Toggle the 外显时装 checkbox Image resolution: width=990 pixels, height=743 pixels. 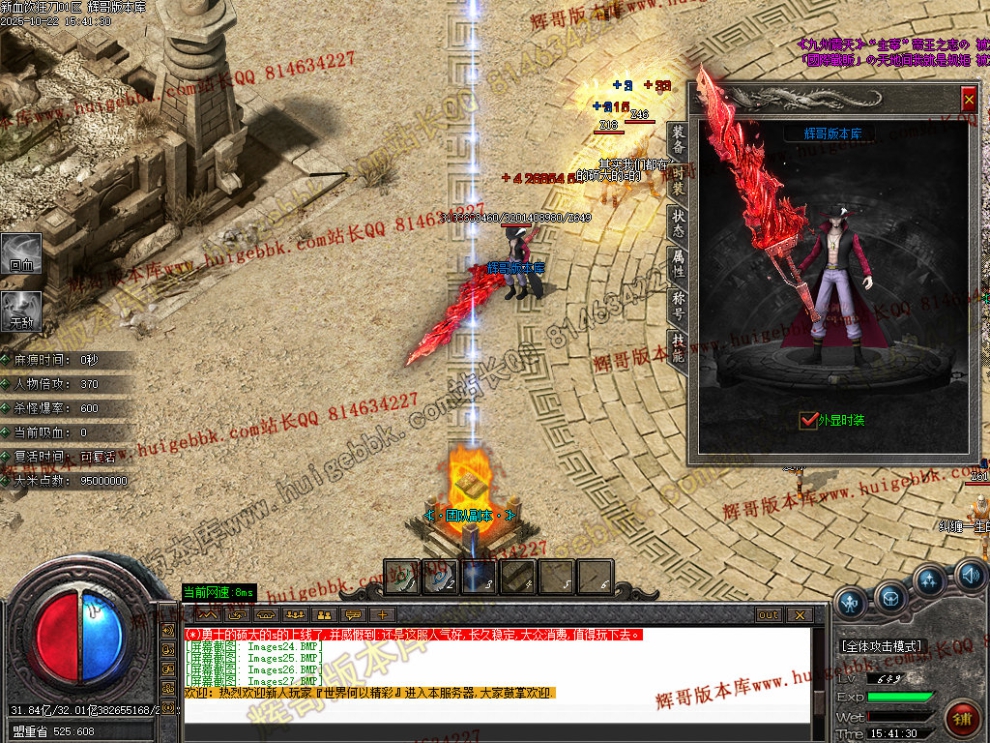pos(809,421)
